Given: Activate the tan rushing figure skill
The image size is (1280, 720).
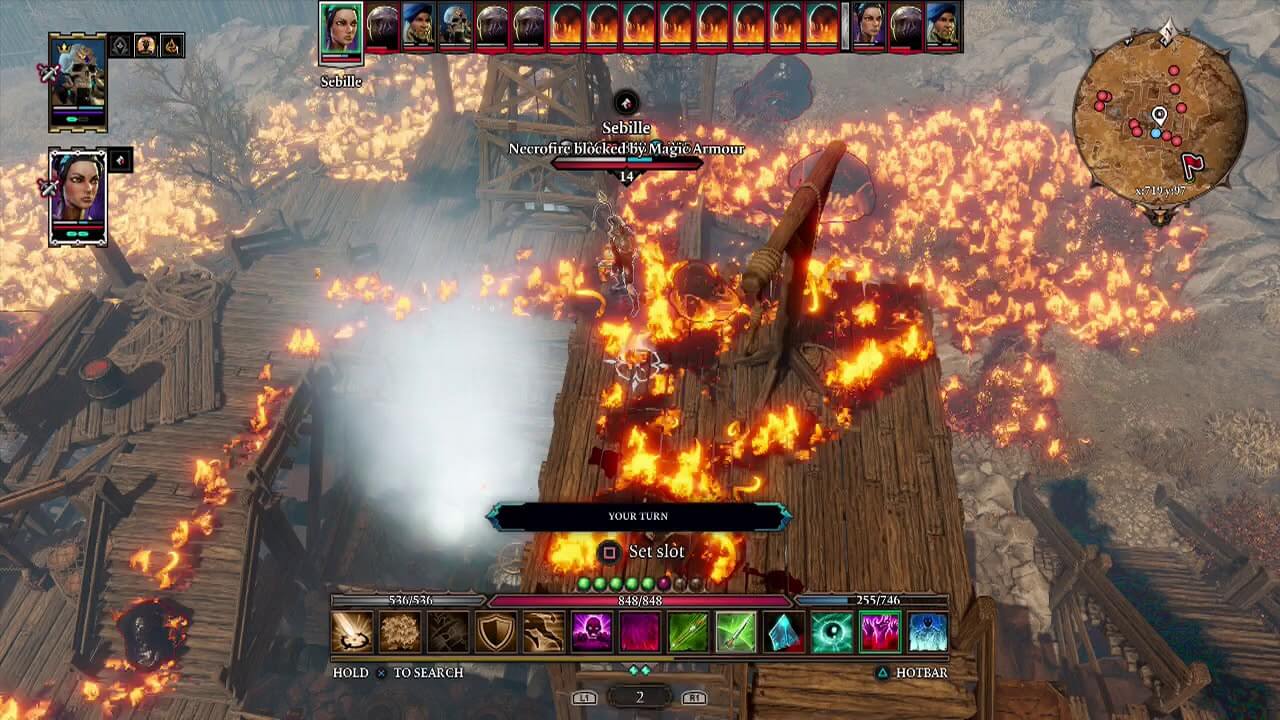Looking at the screenshot, I should point(544,632).
